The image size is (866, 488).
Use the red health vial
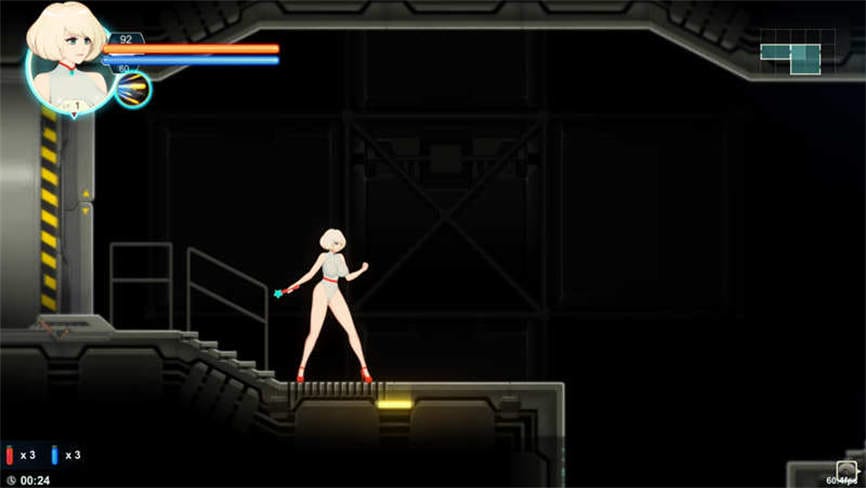[10, 455]
